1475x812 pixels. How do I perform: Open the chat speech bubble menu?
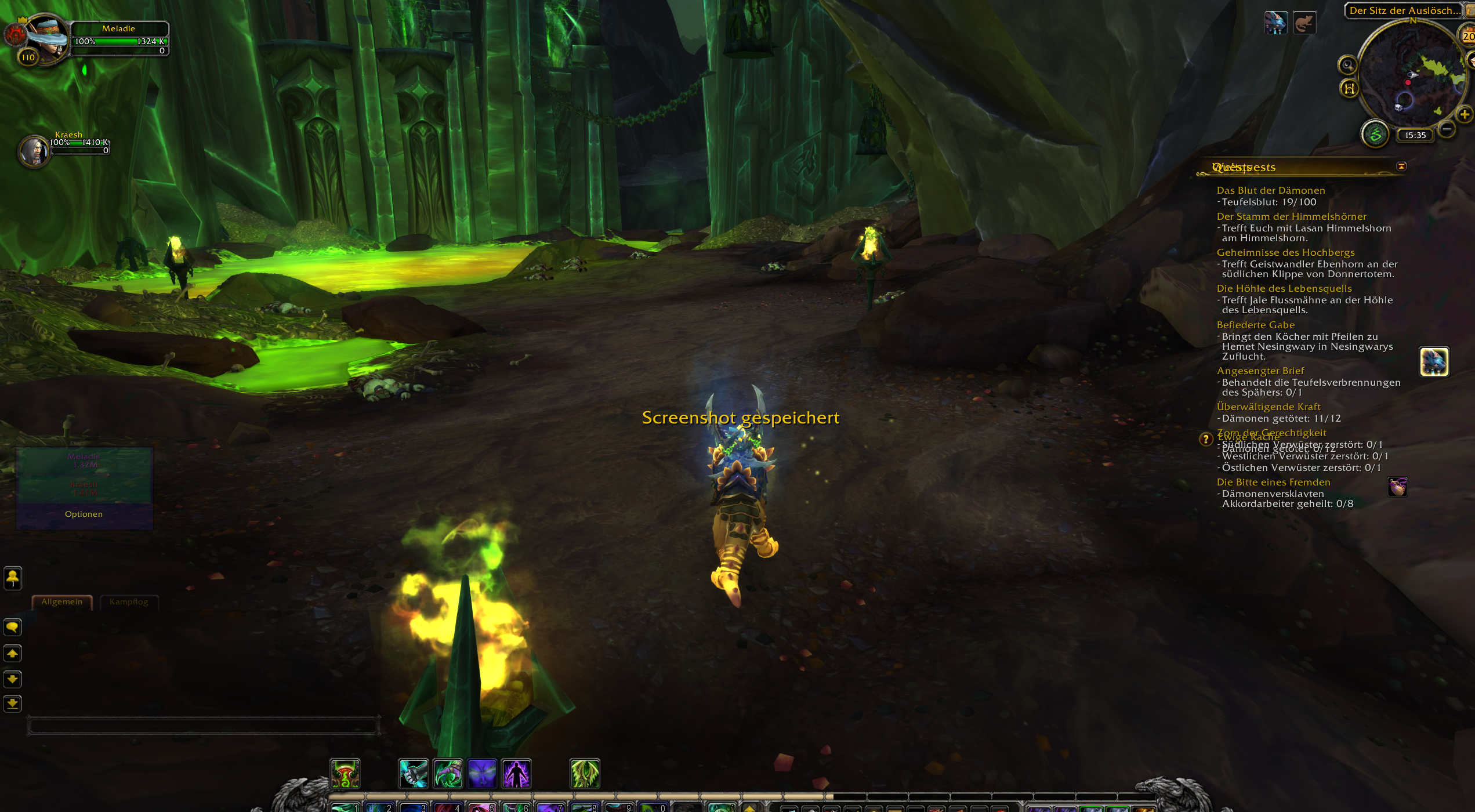click(x=12, y=628)
